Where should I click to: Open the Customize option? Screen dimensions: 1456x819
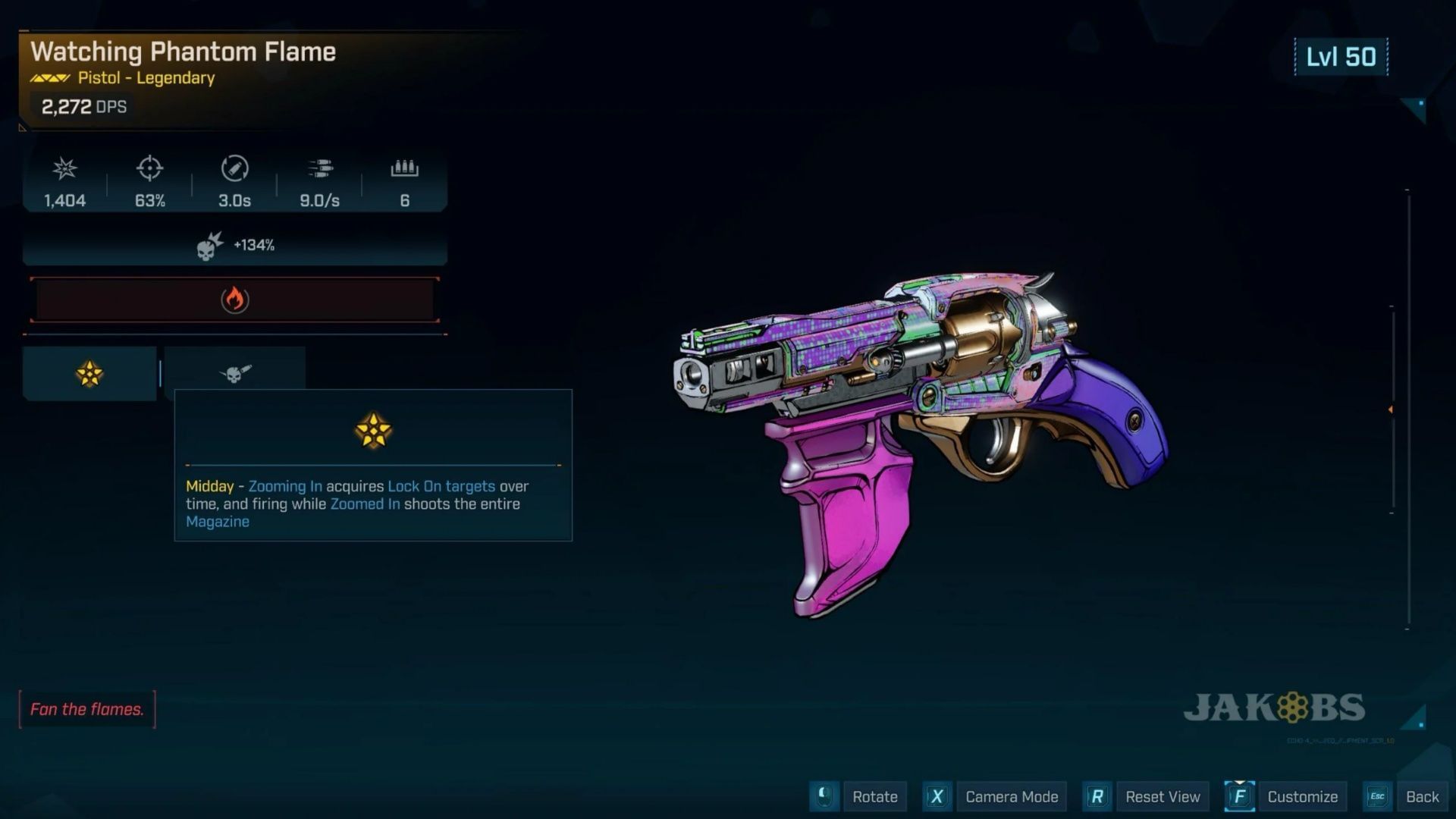pyautogui.click(x=1302, y=796)
